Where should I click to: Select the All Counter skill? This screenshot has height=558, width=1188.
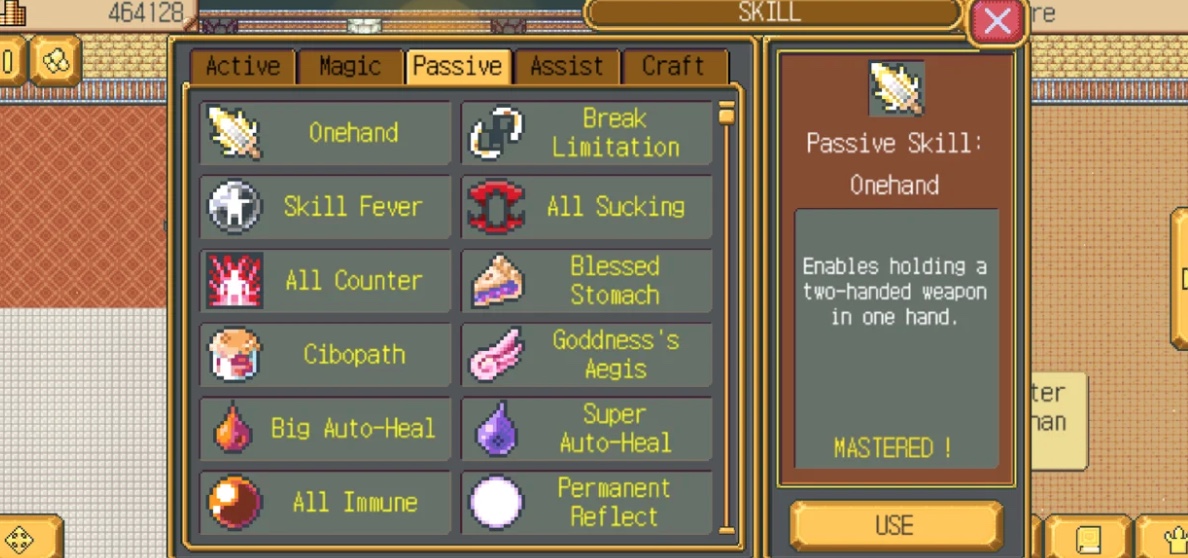[x=325, y=281]
